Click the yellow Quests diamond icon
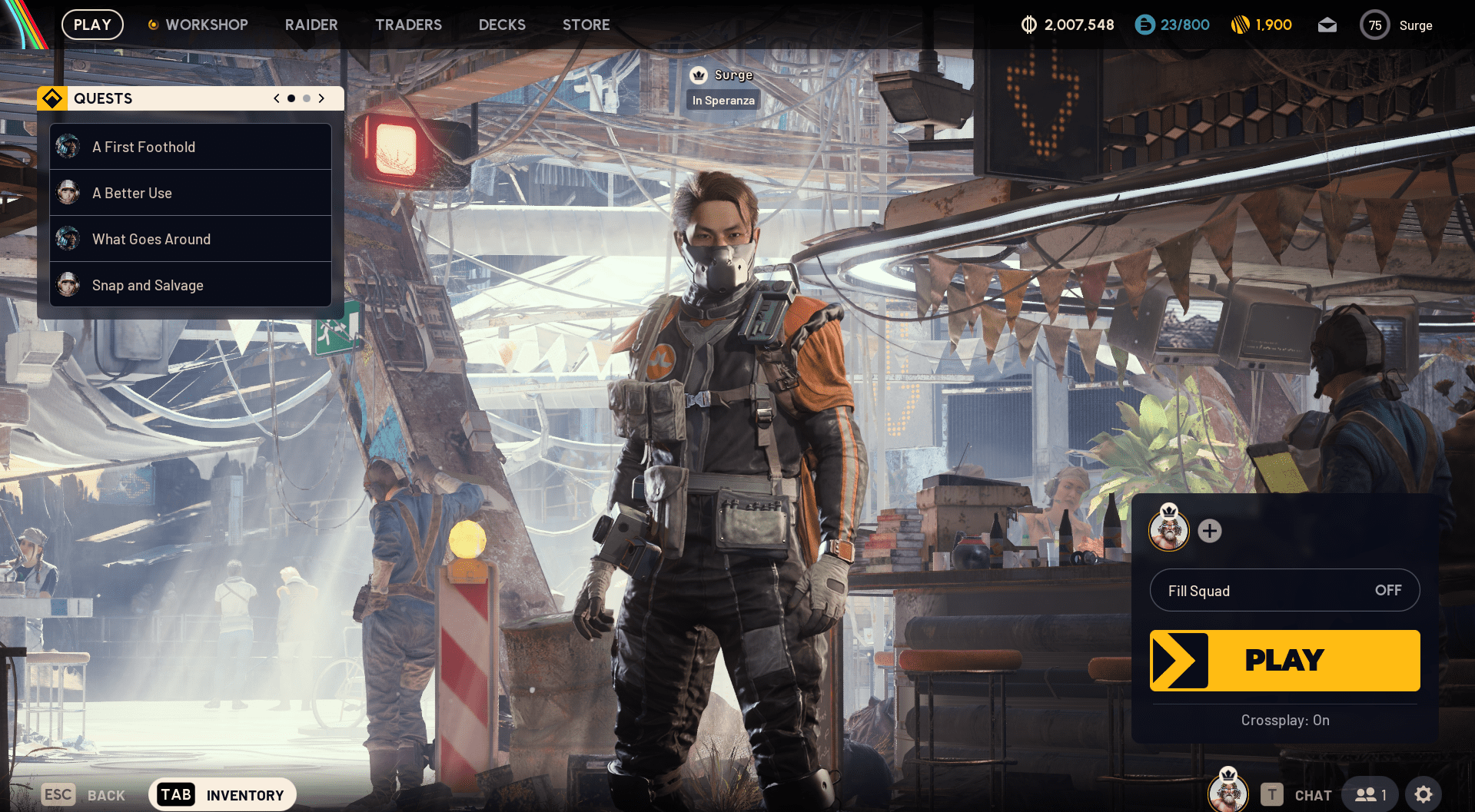Image resolution: width=1475 pixels, height=812 pixels. 51,98
